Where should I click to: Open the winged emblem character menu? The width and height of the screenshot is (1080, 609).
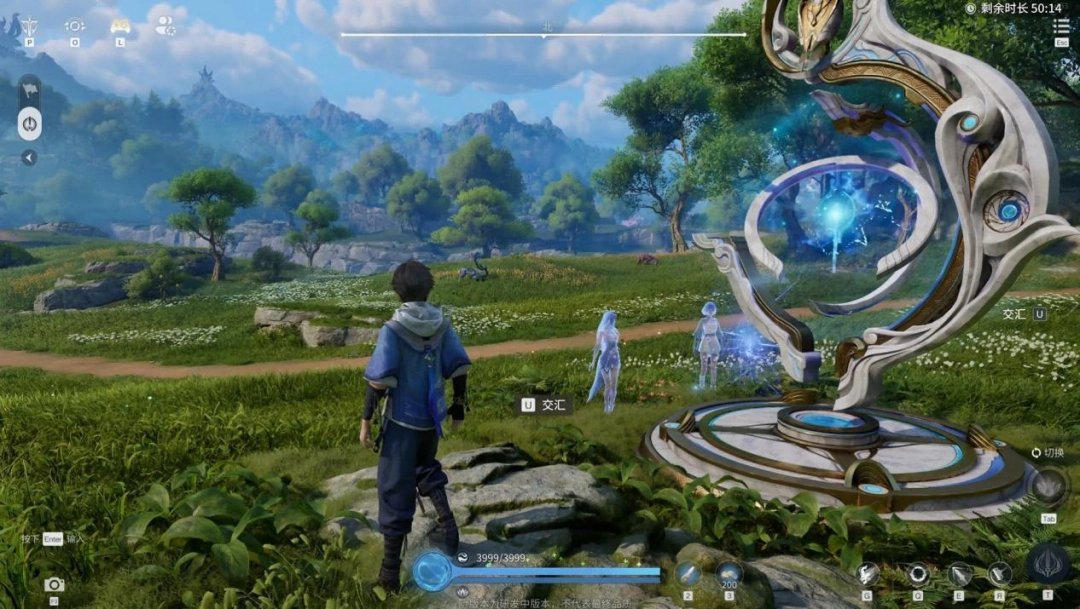(x=30, y=26)
